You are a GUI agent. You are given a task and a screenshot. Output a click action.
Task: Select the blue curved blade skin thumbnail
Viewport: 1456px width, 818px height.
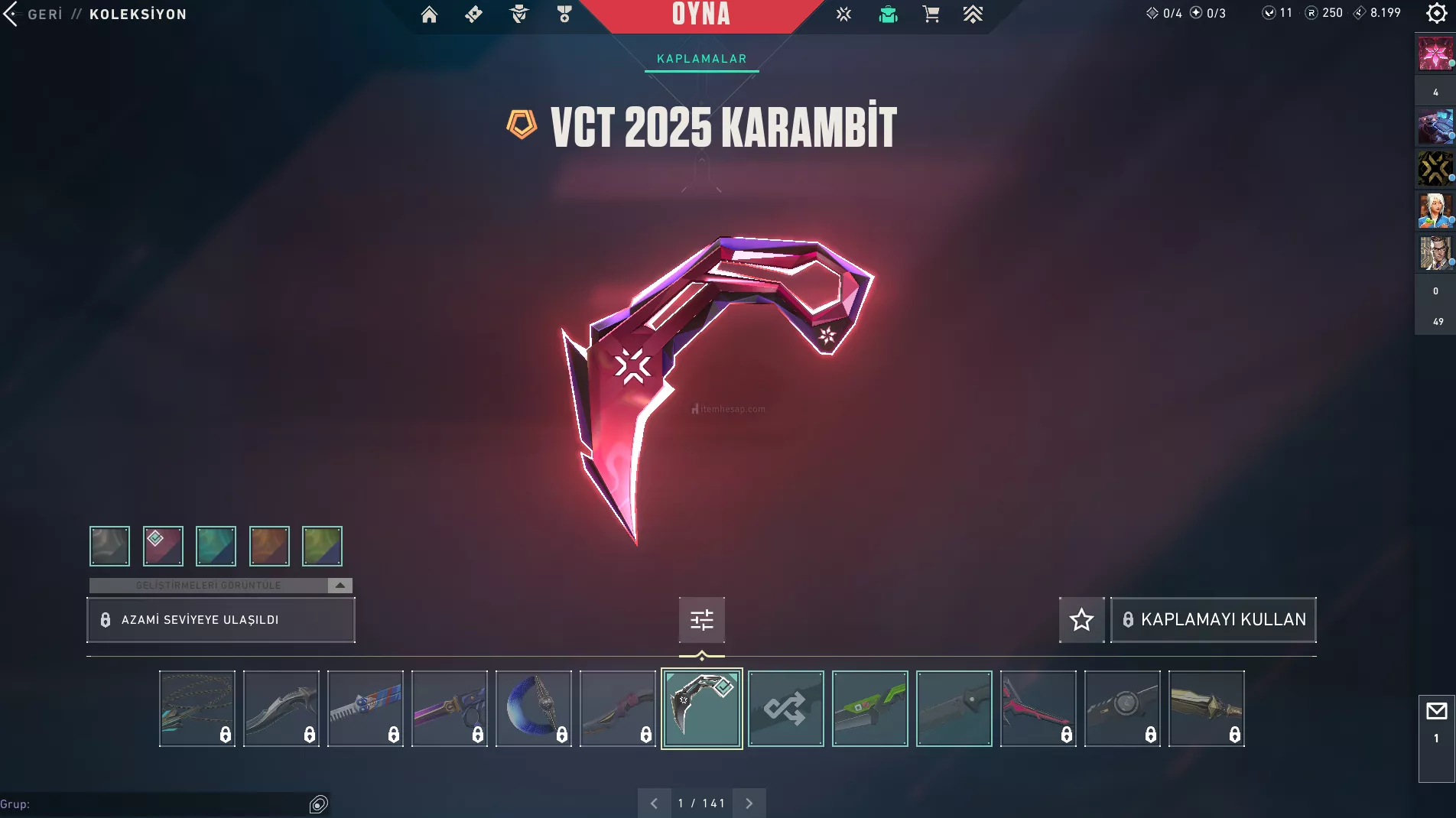533,709
